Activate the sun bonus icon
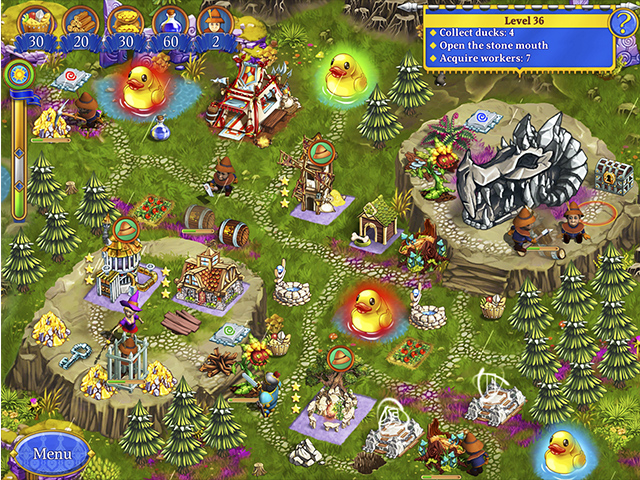 coord(18,75)
